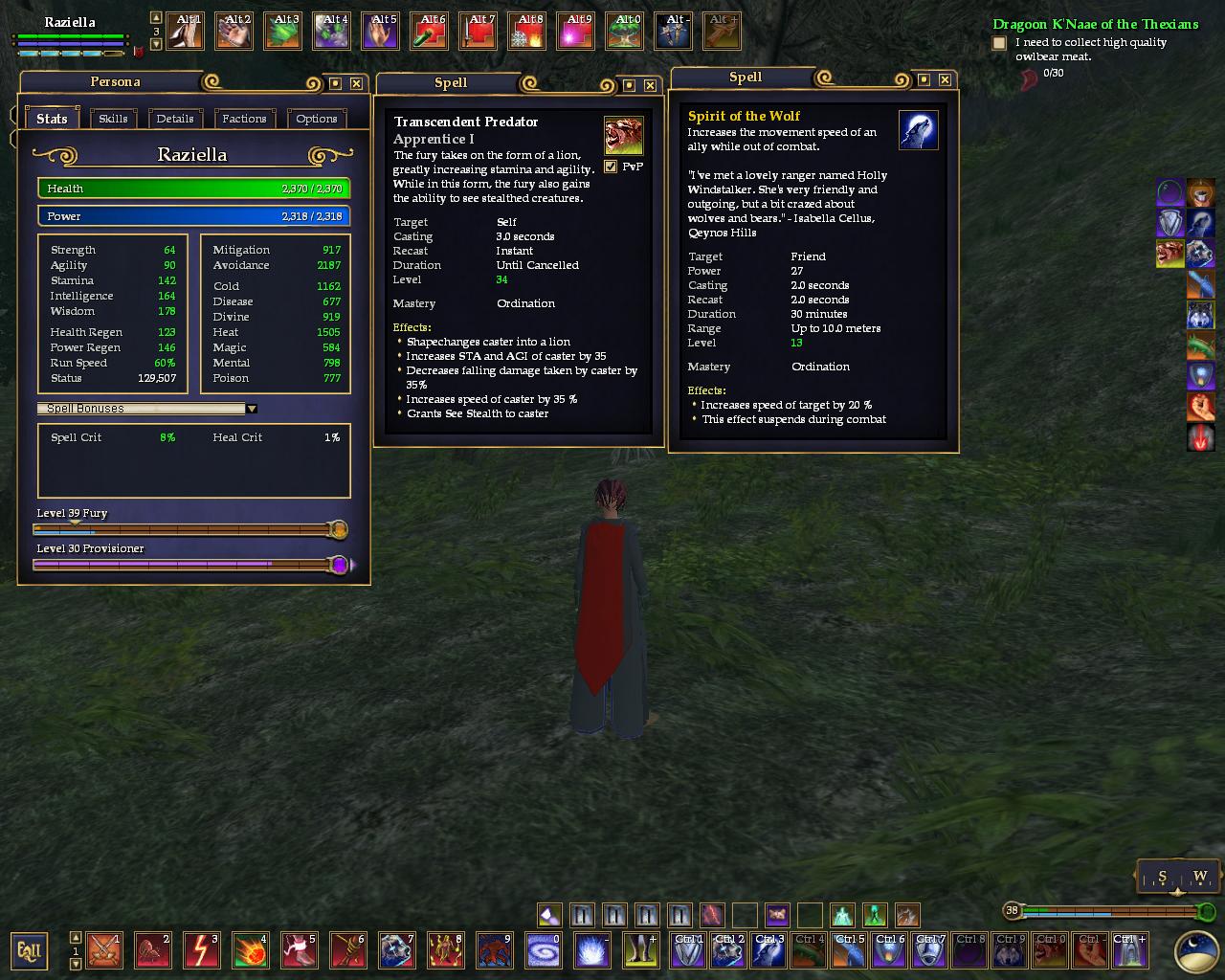Cast the howling wolf spell on Ctrl 3
This screenshot has height=980, width=1225.
pyautogui.click(x=768, y=950)
